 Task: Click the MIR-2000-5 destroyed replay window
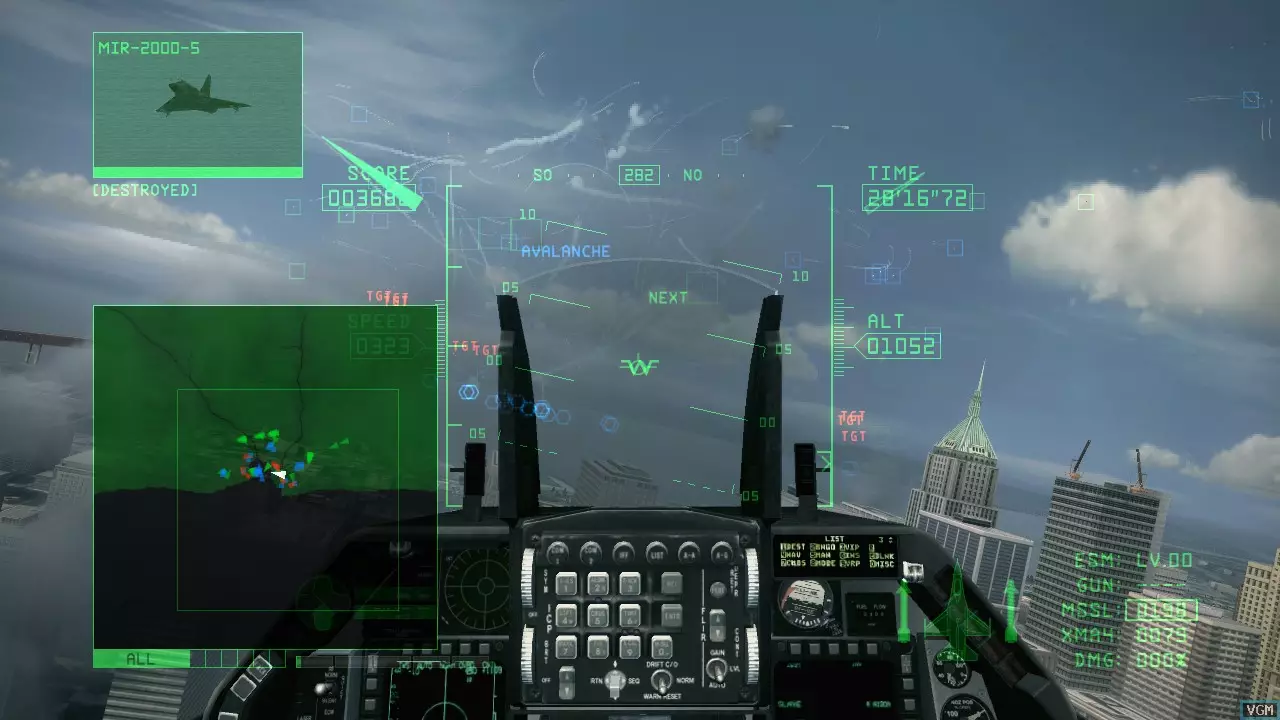197,103
